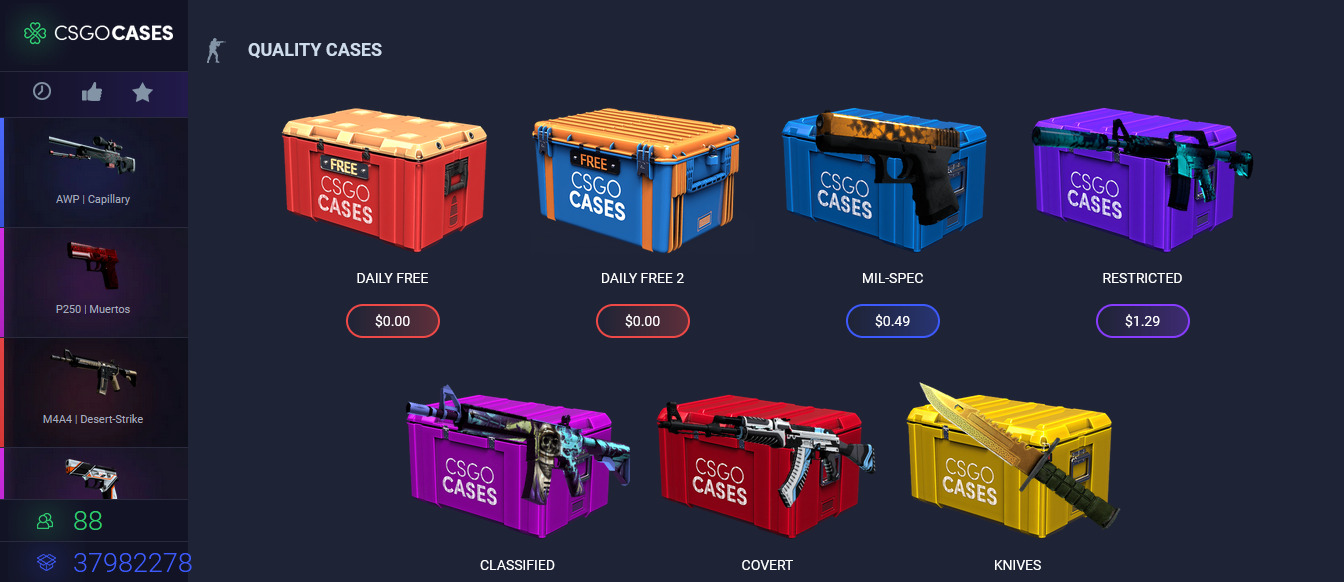The height and width of the screenshot is (582, 1344).
Task: View the P250 | Muertos drop
Action: point(93,280)
